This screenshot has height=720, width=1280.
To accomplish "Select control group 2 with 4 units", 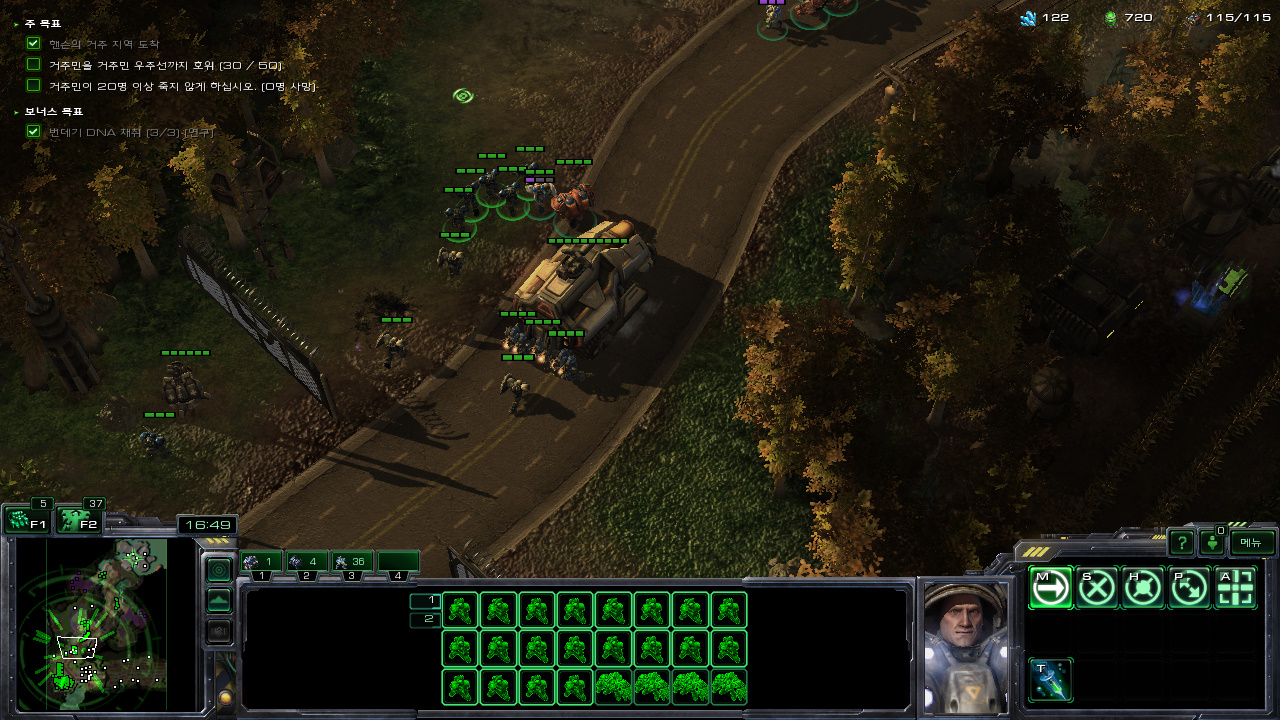I will (306, 562).
